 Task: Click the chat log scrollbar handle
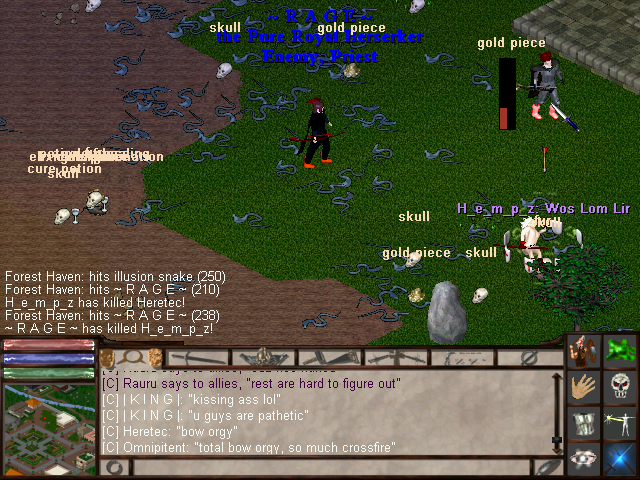click(557, 438)
